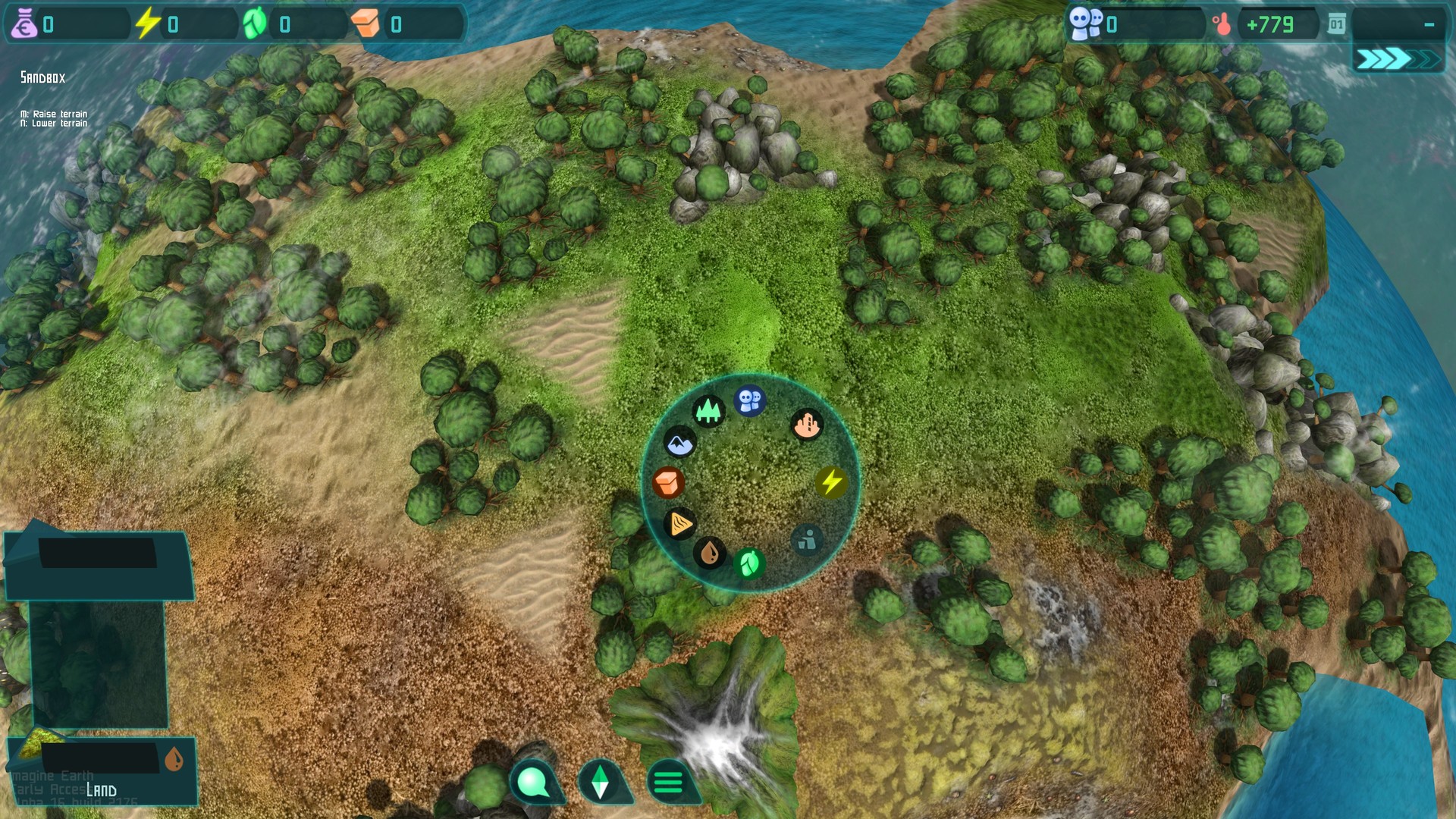The width and height of the screenshot is (1456, 819).
Task: Open the population category from the radial menu
Action: 749,402
